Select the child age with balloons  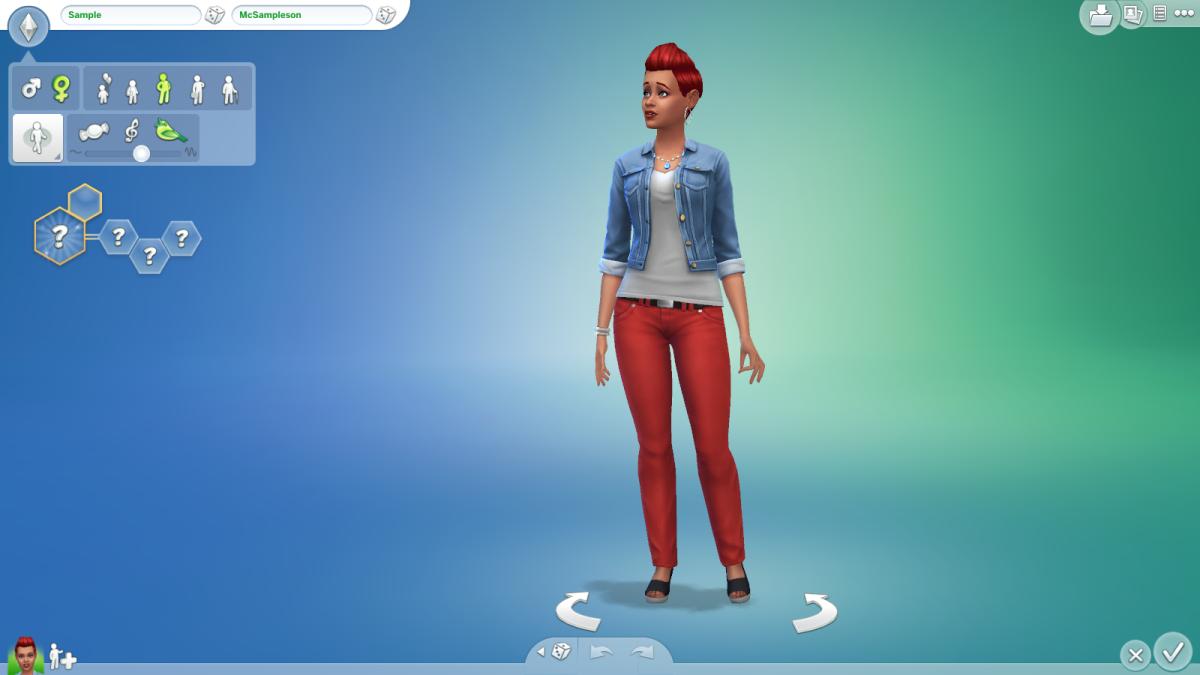(x=102, y=90)
